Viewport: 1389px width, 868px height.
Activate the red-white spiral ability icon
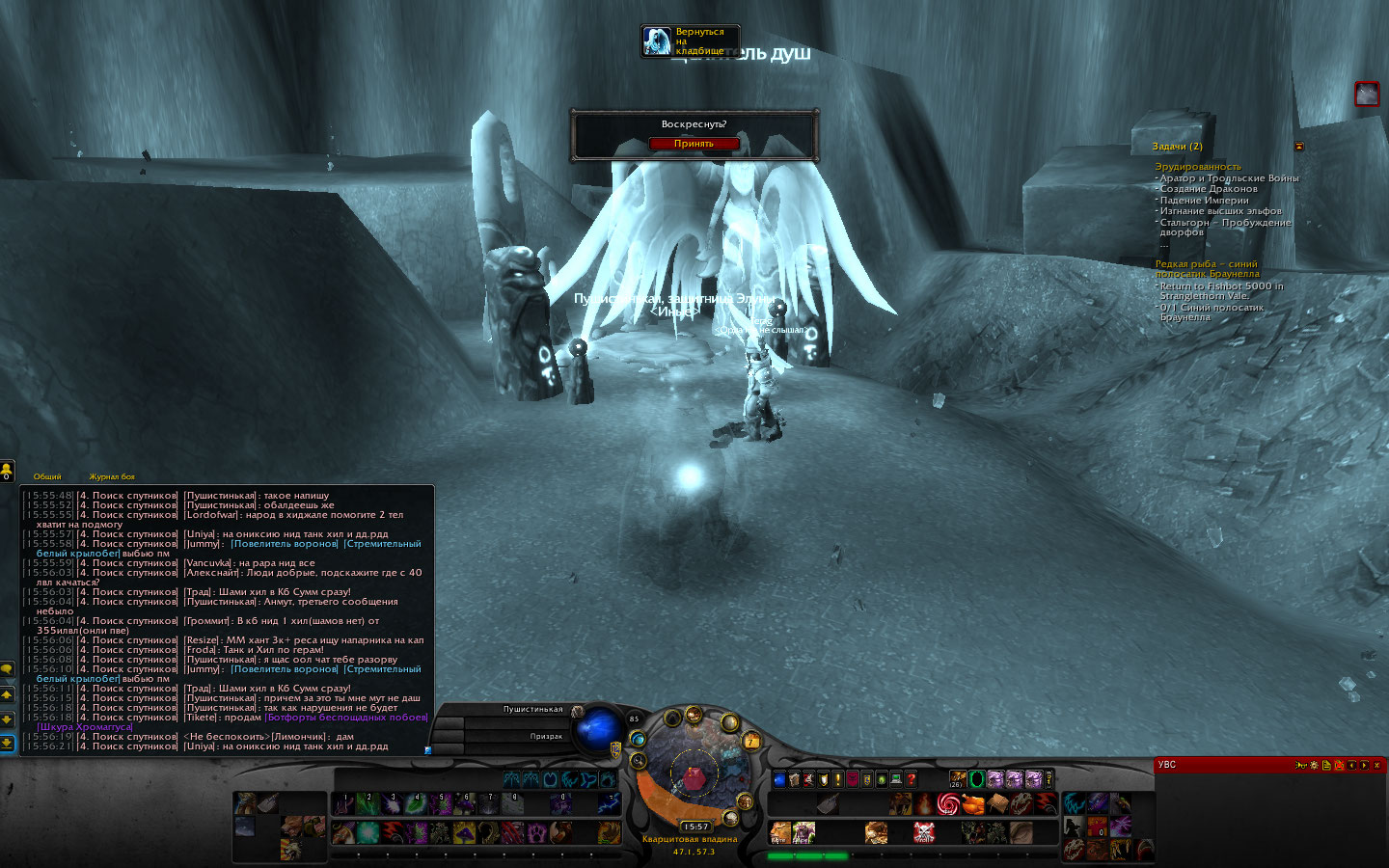point(948,803)
